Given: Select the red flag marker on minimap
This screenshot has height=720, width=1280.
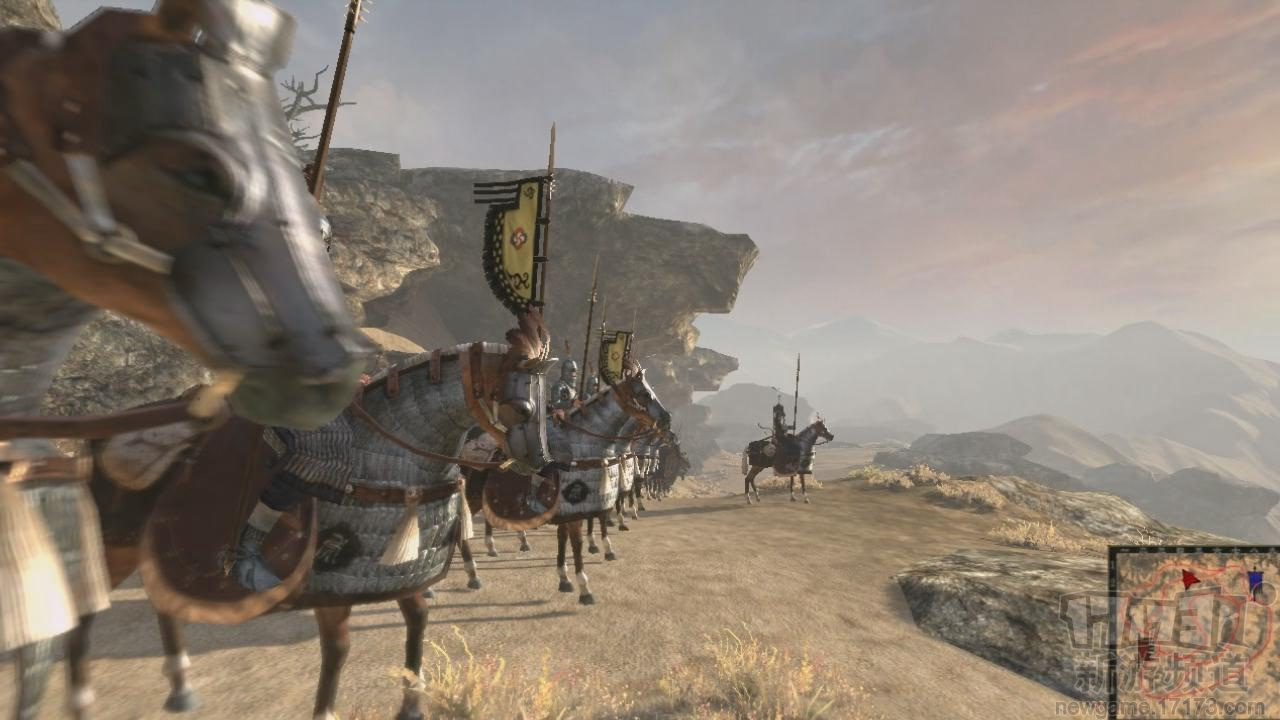Looking at the screenshot, I should click(x=1190, y=579).
